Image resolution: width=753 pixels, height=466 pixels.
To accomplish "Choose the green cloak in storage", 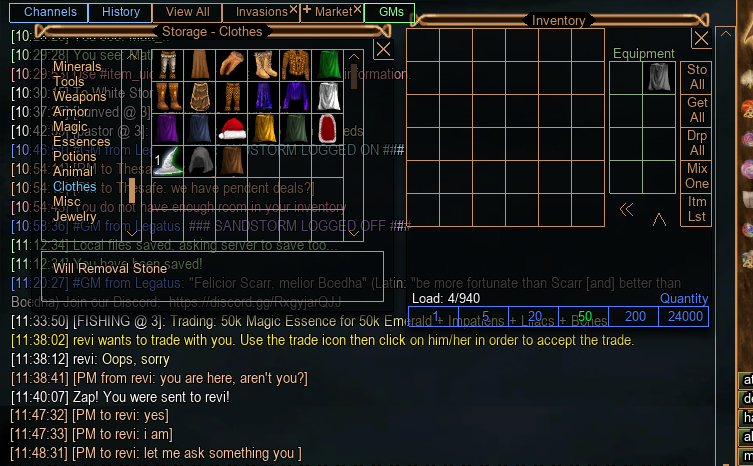I will click(328, 66).
